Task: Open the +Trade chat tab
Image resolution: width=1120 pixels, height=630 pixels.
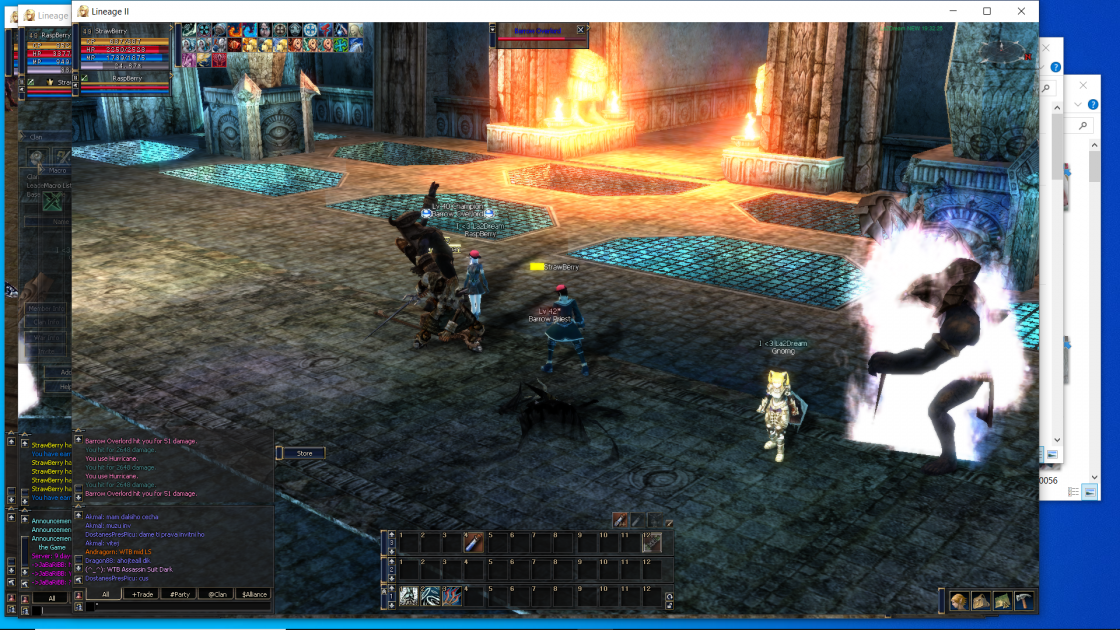Action: point(143,594)
